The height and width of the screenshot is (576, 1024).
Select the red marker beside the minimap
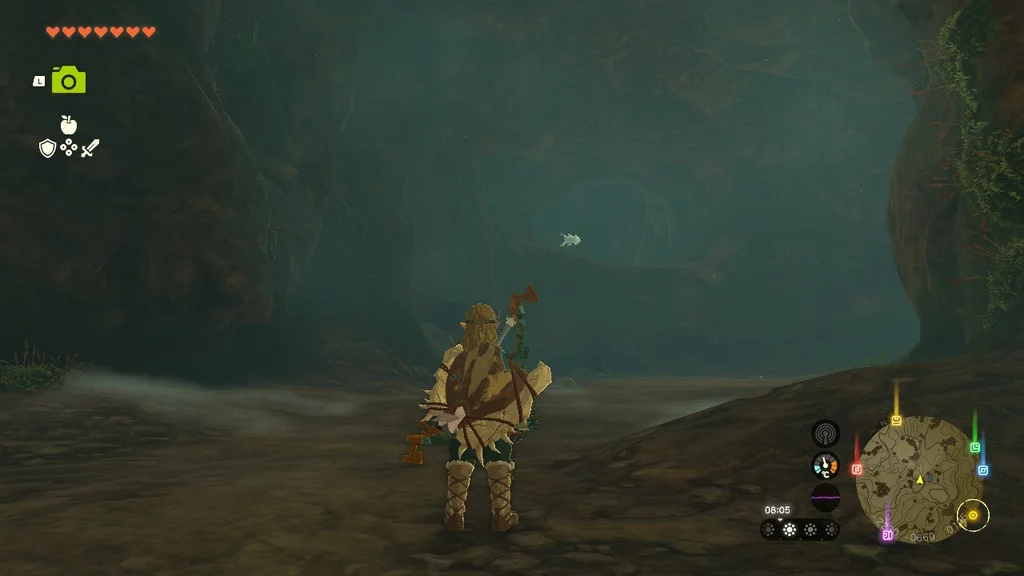click(857, 468)
